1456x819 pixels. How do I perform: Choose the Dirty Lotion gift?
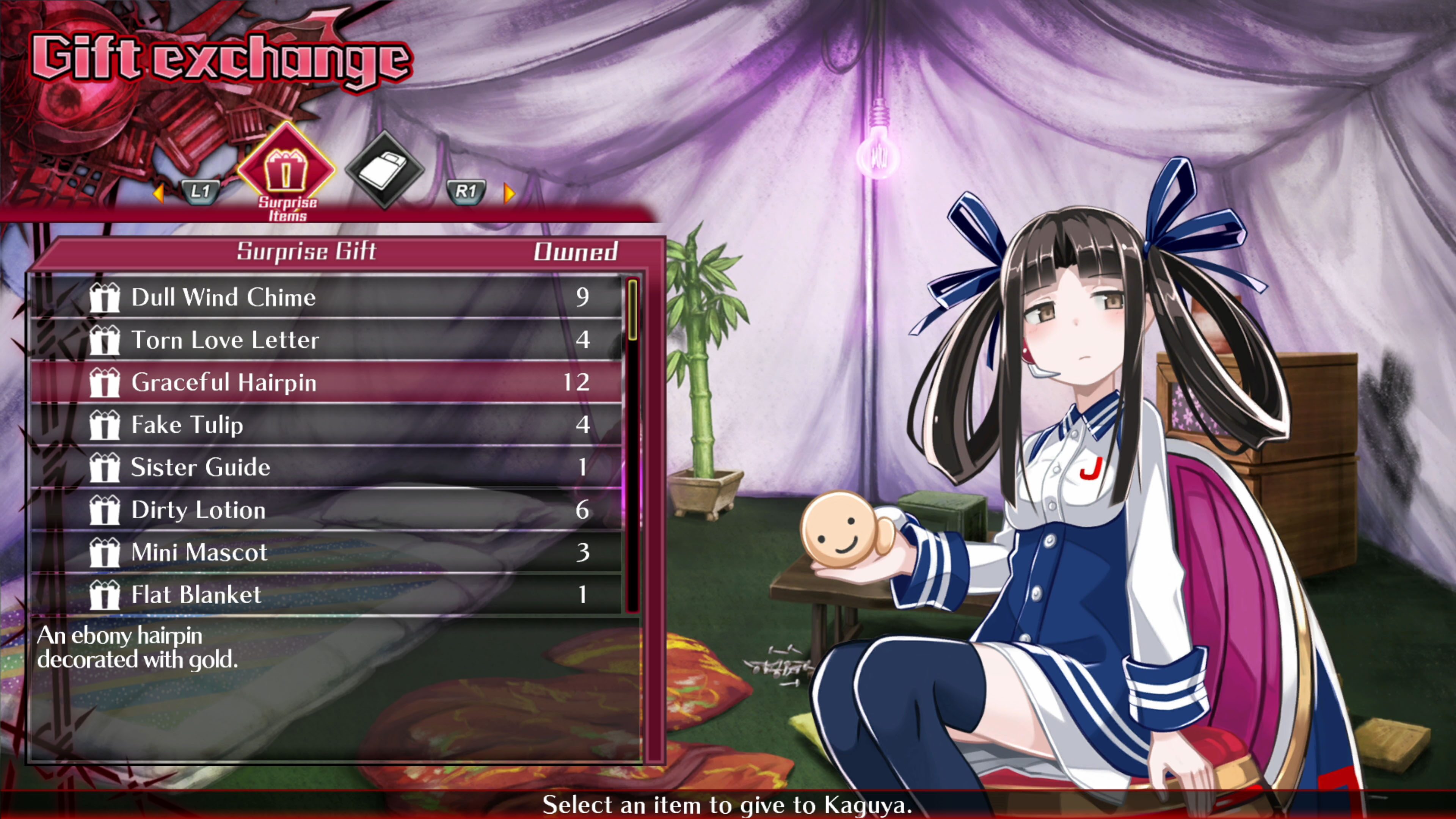point(328,510)
